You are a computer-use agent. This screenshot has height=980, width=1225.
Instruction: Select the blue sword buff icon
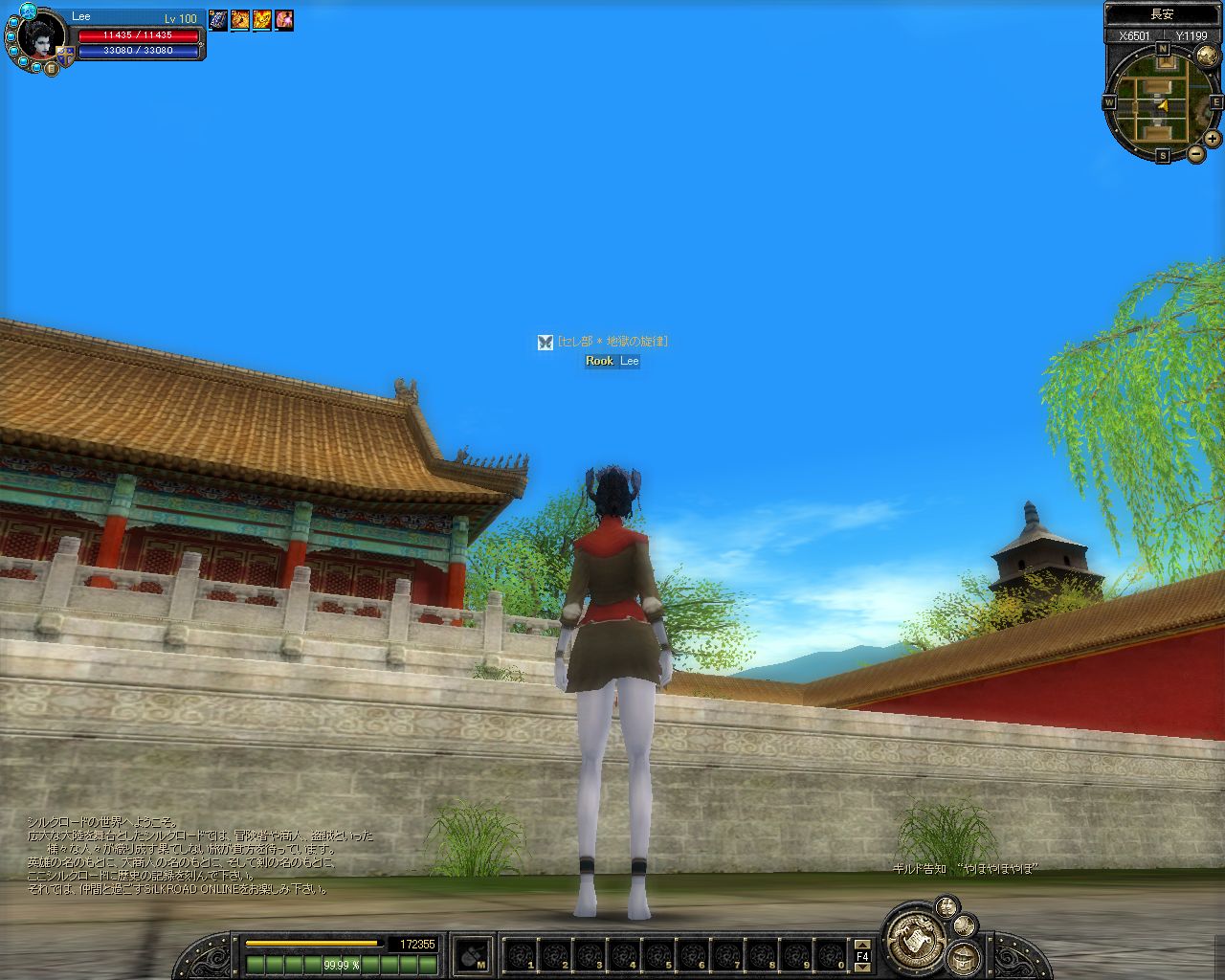tap(218, 20)
